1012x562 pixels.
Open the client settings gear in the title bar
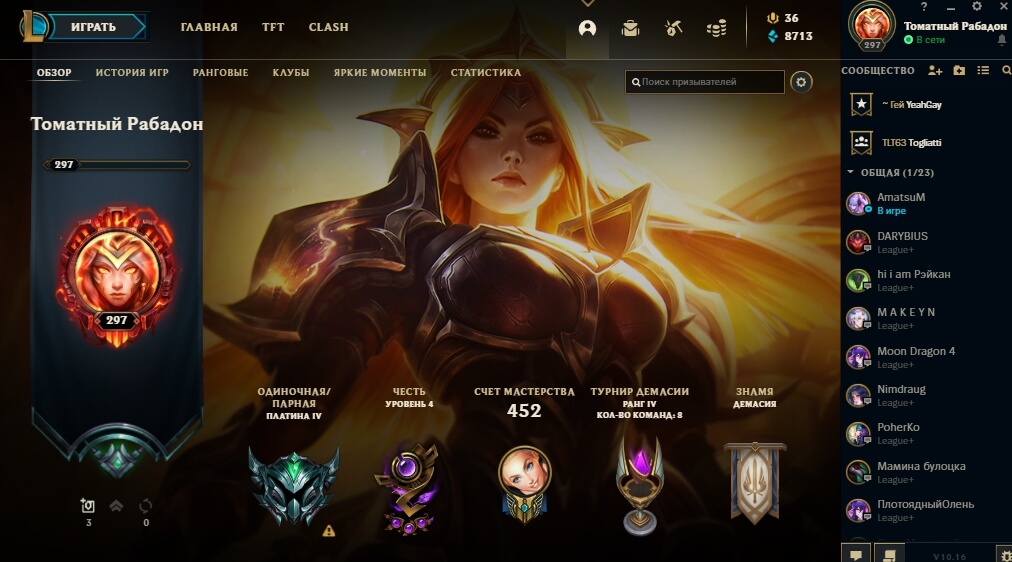(977, 7)
